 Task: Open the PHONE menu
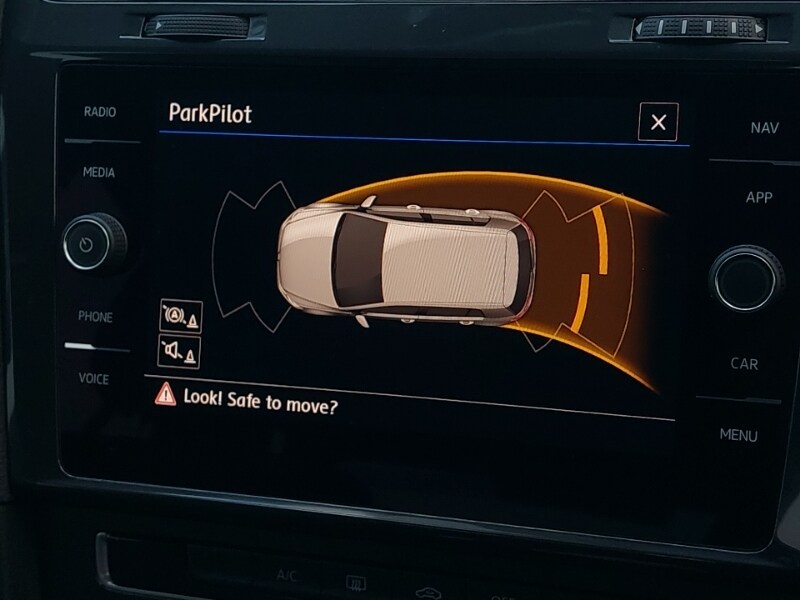(x=96, y=317)
